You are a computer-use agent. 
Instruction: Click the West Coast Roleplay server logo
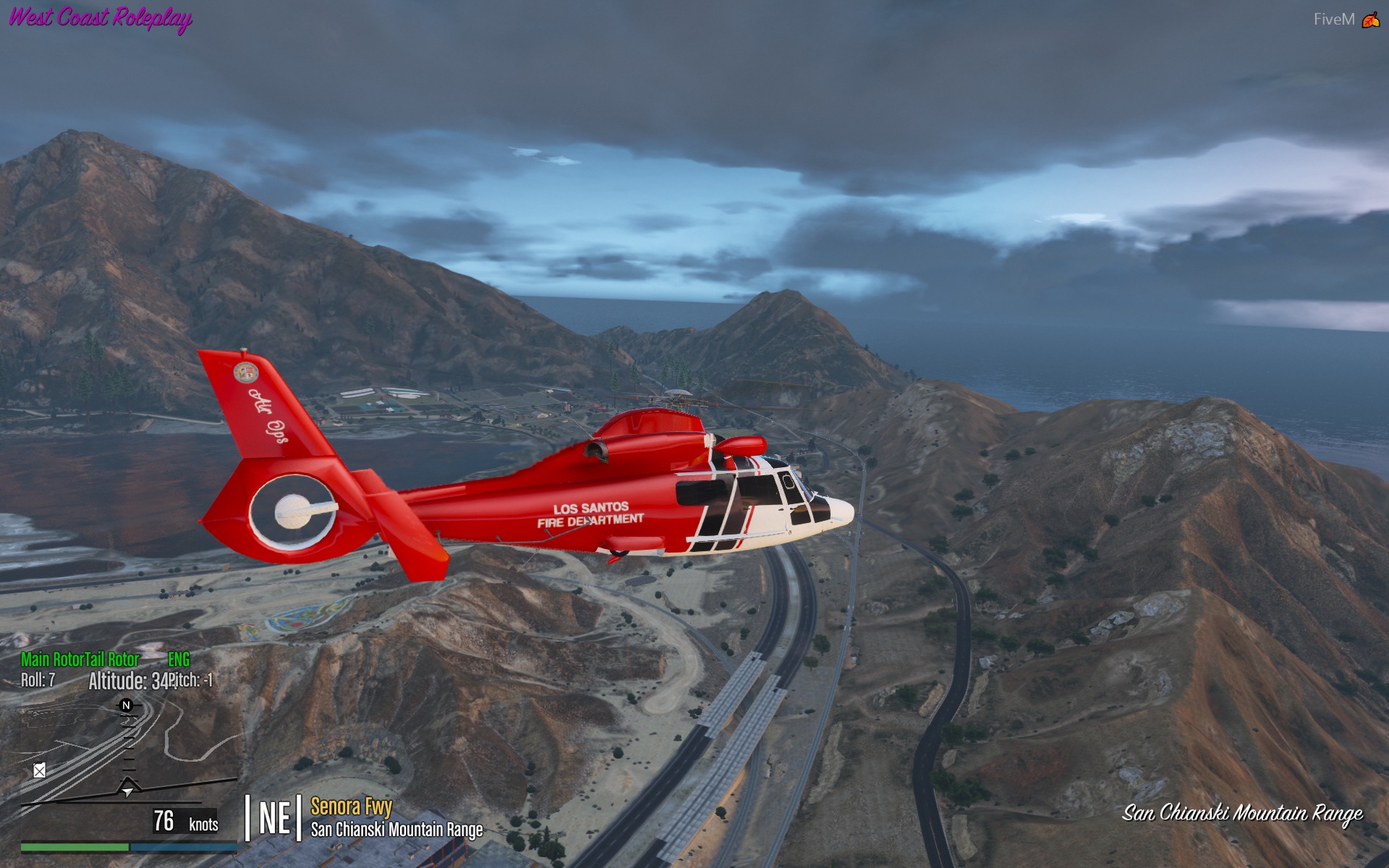pyautogui.click(x=101, y=17)
